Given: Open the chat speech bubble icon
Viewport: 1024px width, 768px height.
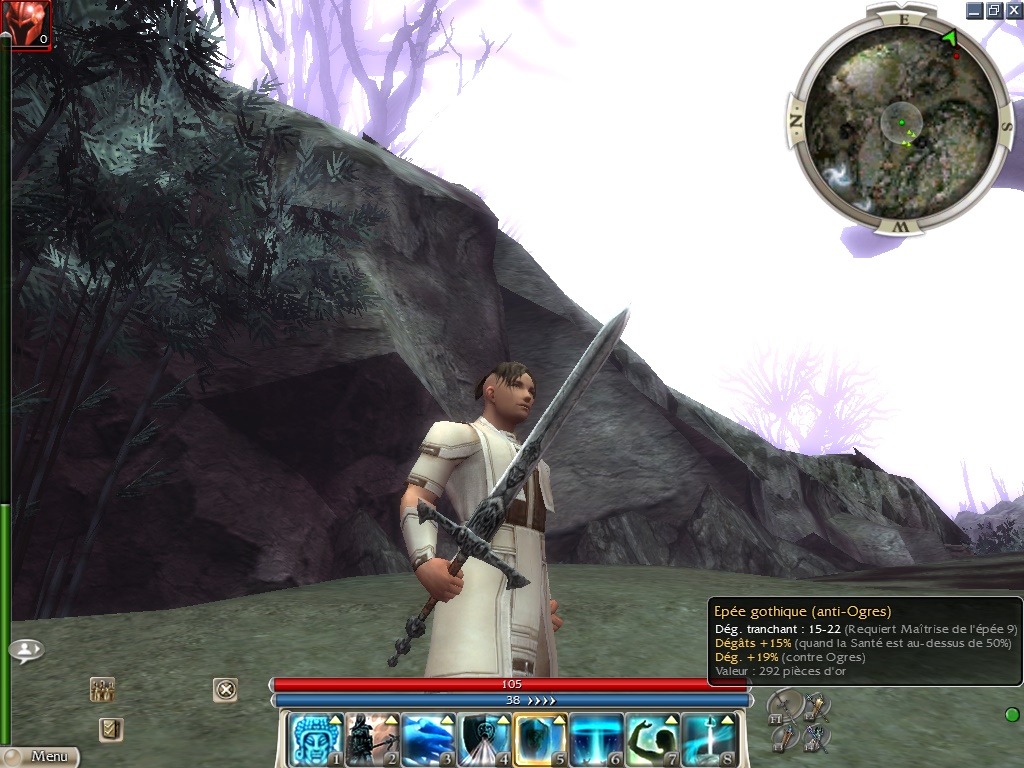Looking at the screenshot, I should (26, 650).
